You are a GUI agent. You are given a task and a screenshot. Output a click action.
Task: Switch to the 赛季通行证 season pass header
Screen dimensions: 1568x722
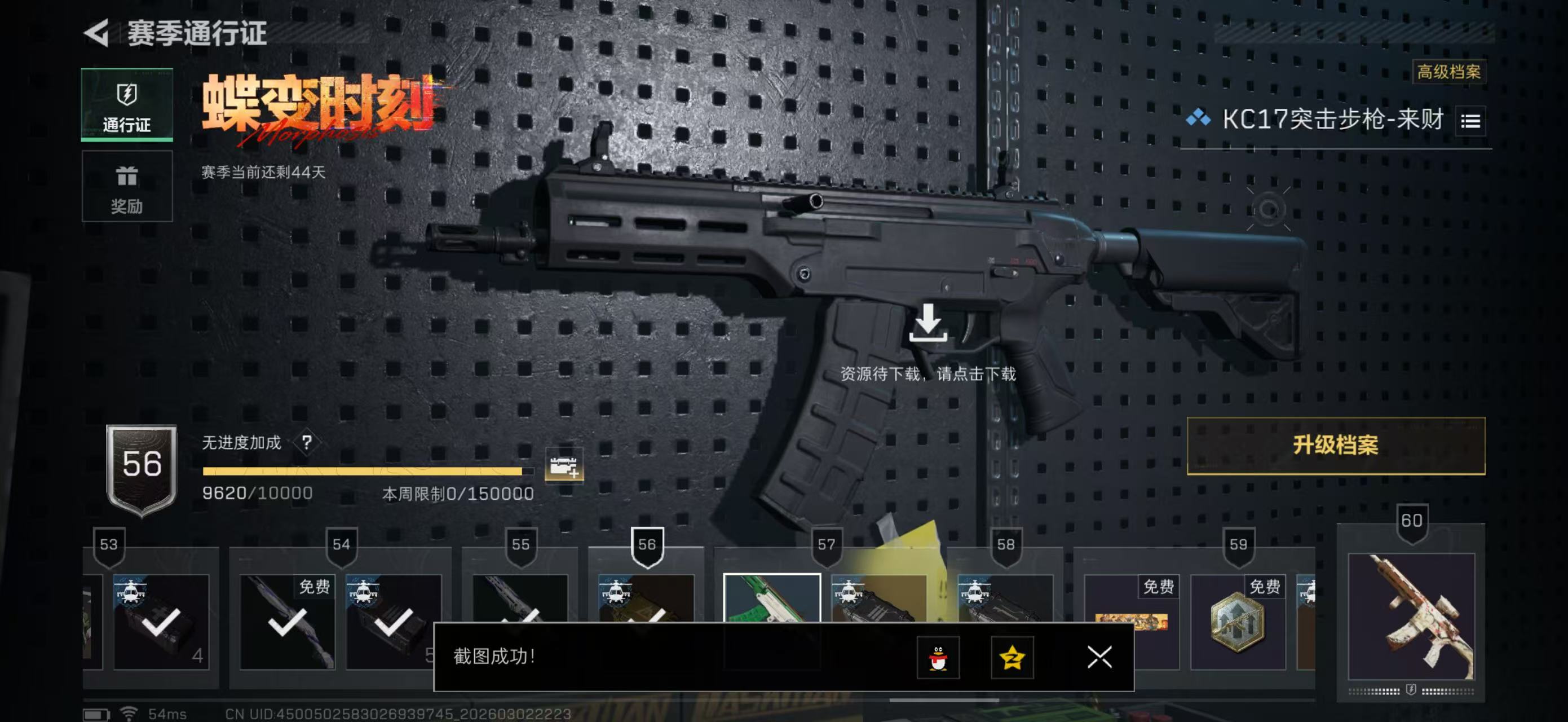[x=195, y=34]
